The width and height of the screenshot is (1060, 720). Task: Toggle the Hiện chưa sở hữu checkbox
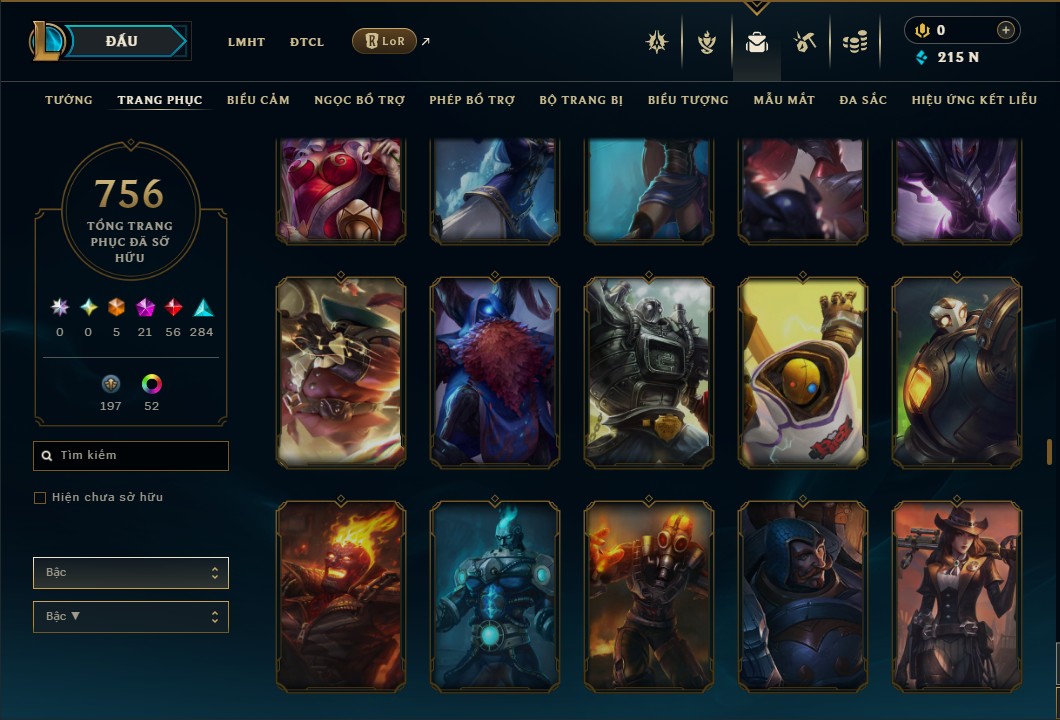pyautogui.click(x=40, y=498)
